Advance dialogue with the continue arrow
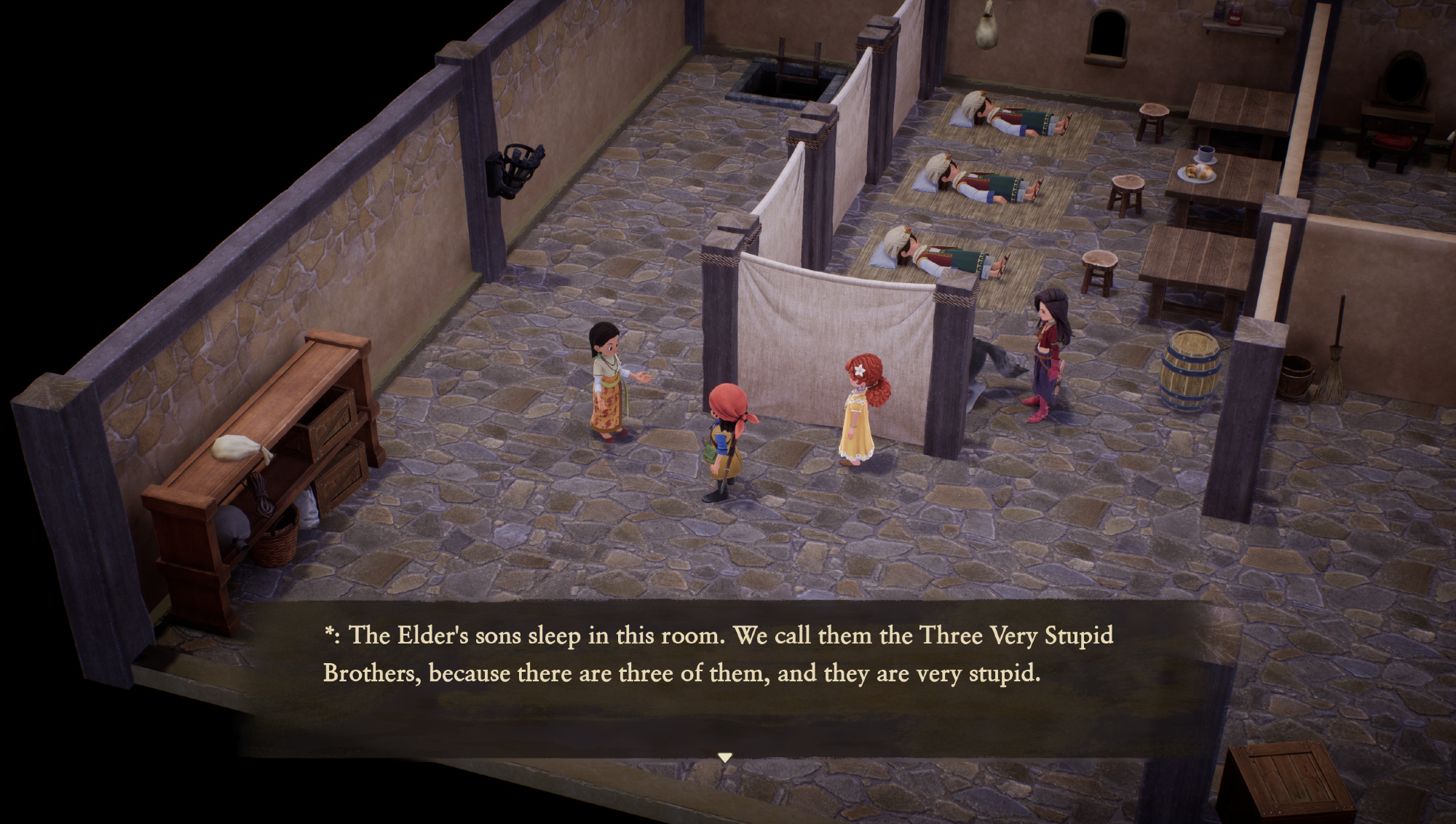This screenshot has width=1456, height=824. [724, 758]
